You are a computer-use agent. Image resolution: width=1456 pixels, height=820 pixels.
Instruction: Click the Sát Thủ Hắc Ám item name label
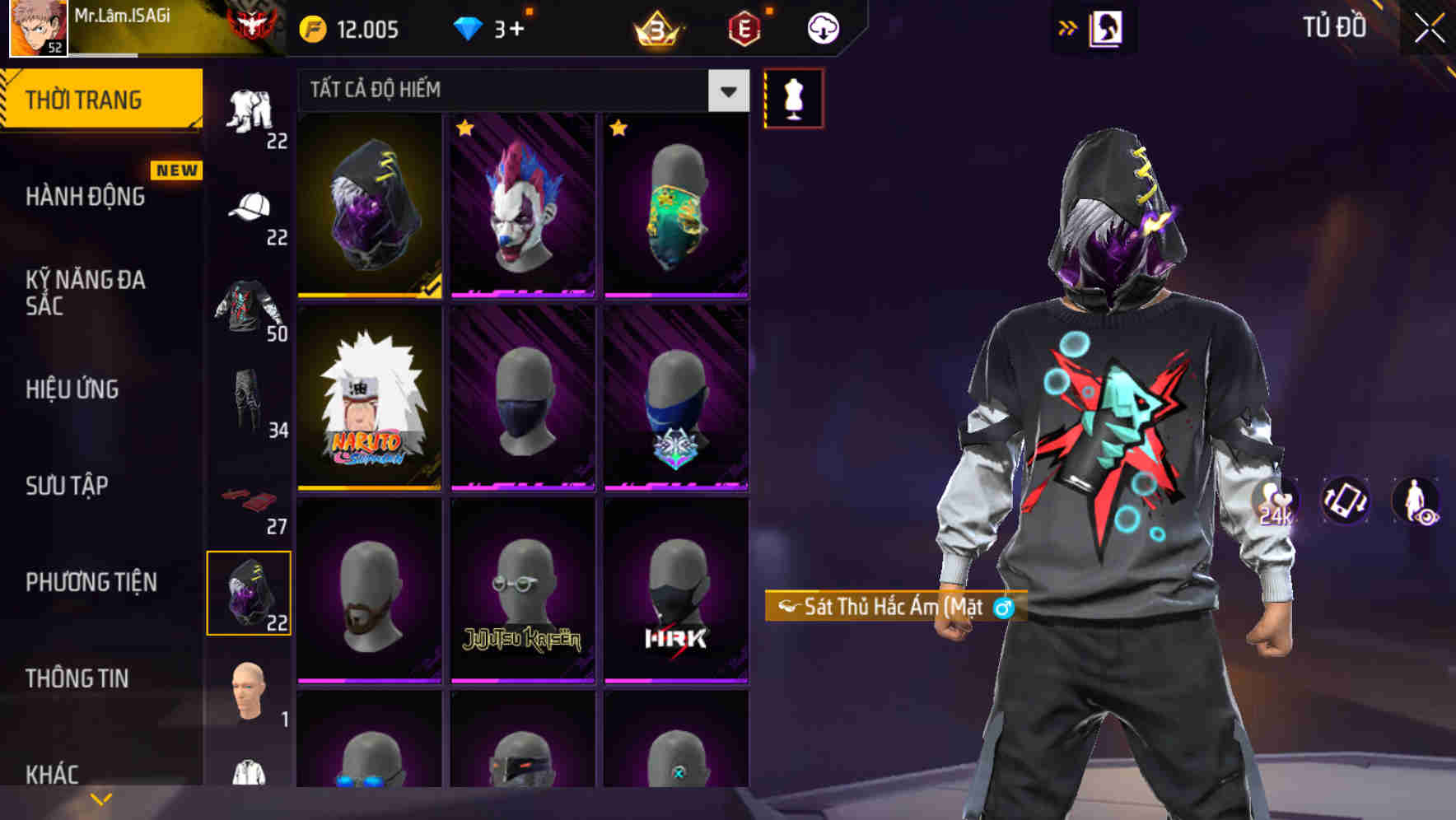point(894,607)
